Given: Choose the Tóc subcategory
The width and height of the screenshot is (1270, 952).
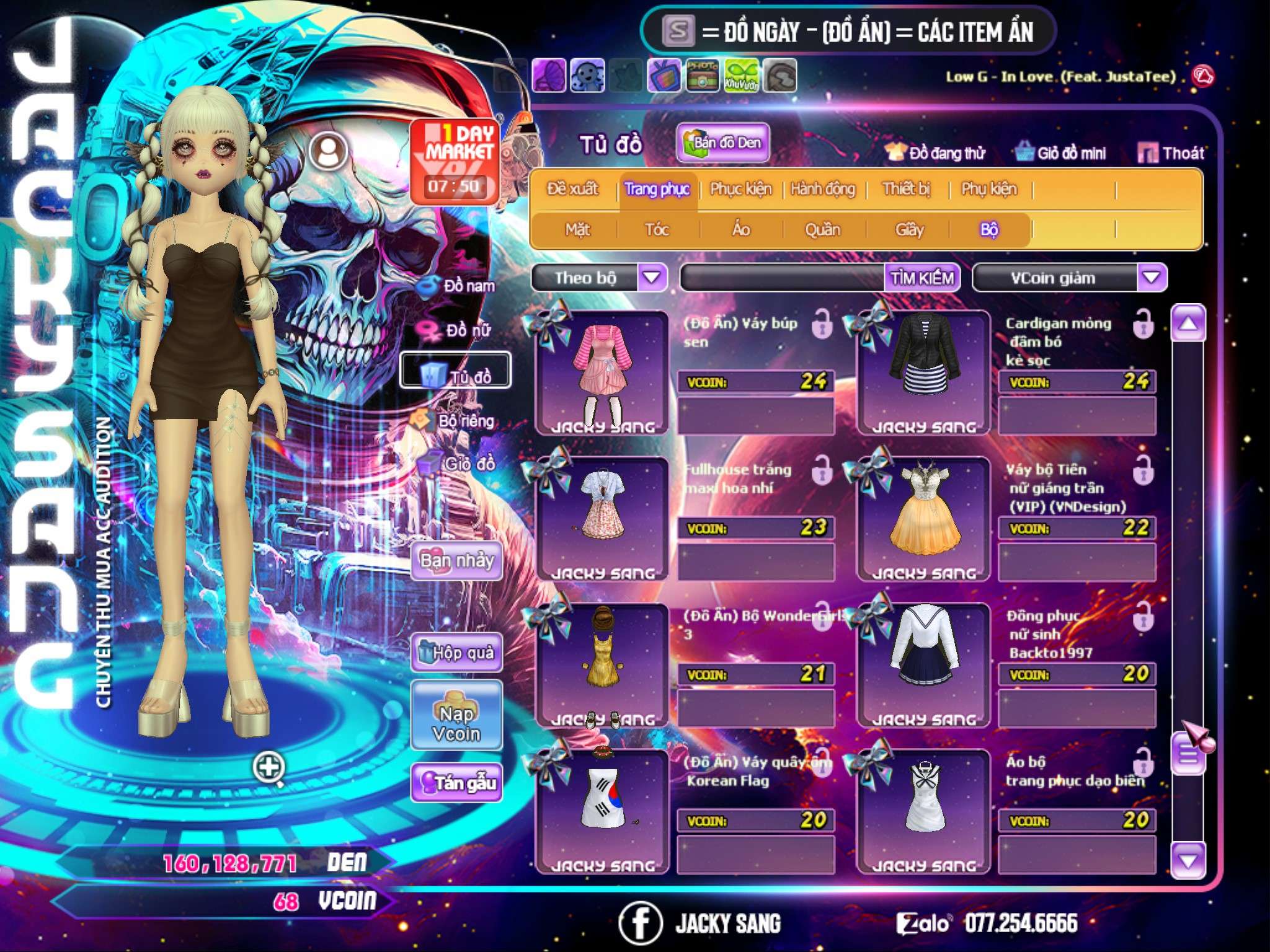Looking at the screenshot, I should [657, 230].
